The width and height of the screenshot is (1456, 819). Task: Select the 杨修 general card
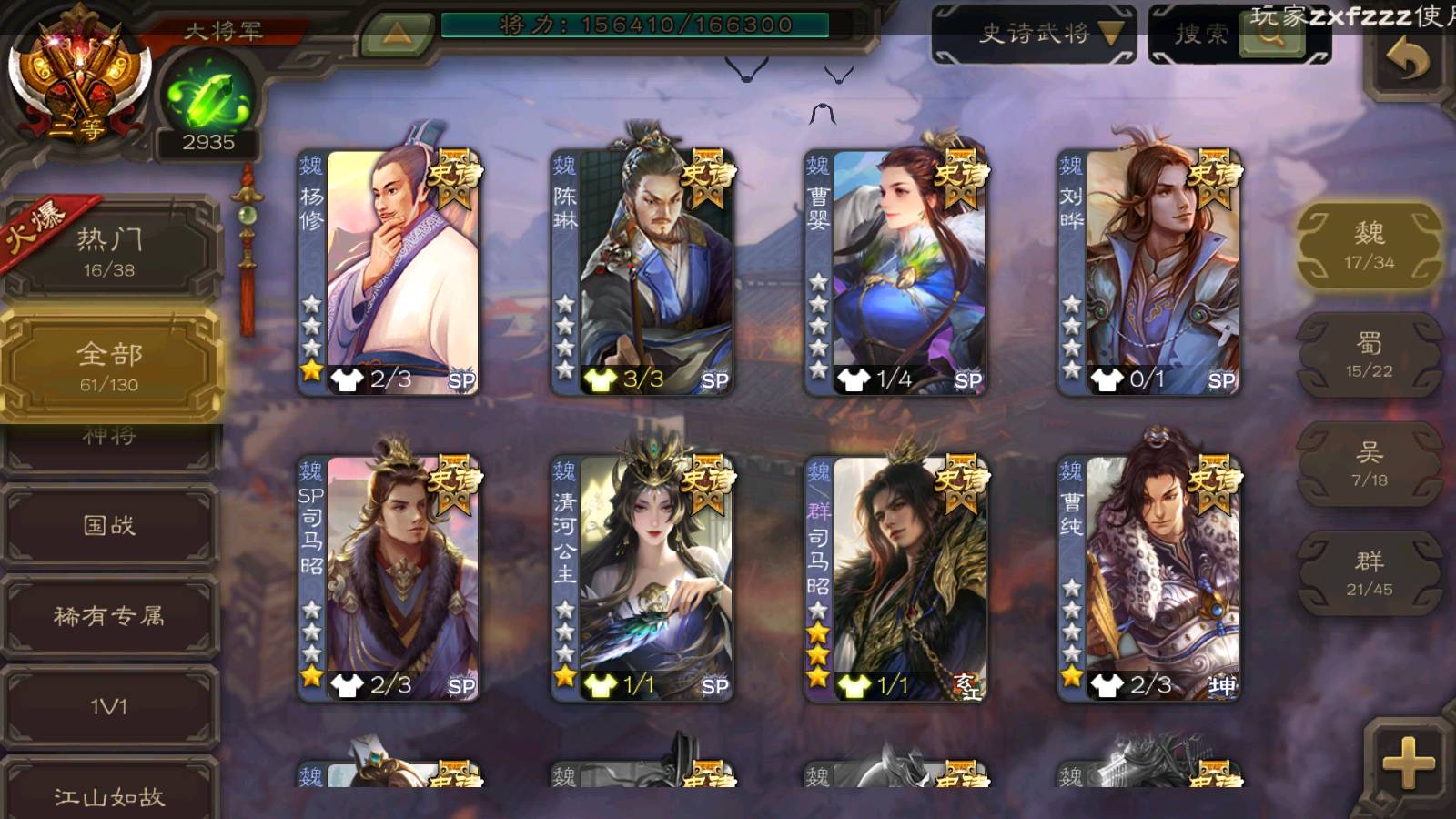389,272
